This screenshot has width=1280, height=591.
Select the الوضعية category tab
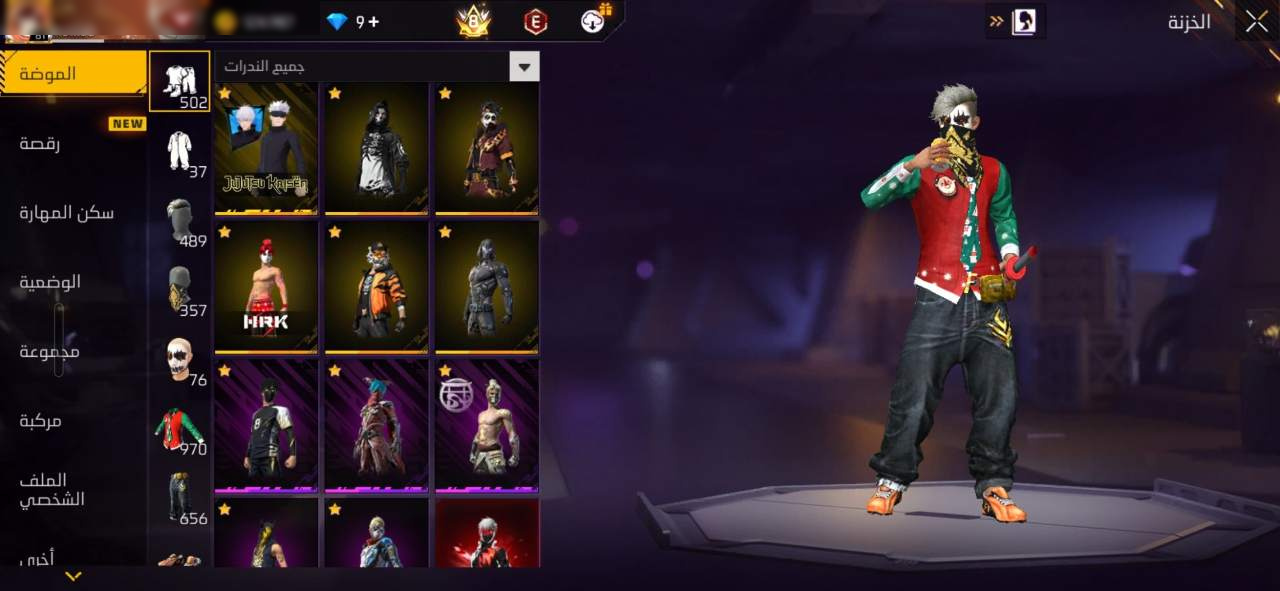click(x=50, y=282)
